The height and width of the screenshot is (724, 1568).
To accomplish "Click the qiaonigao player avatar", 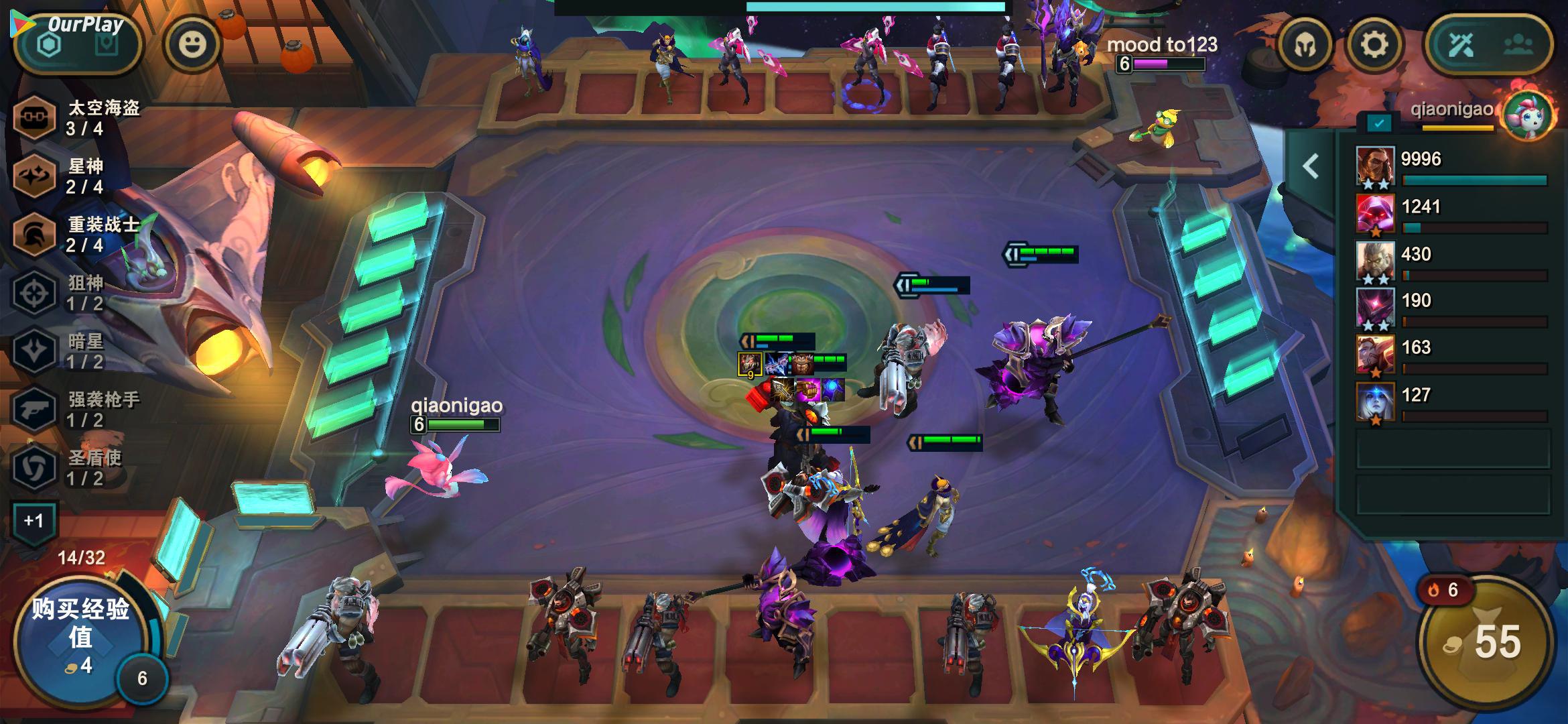I will (1528, 115).
